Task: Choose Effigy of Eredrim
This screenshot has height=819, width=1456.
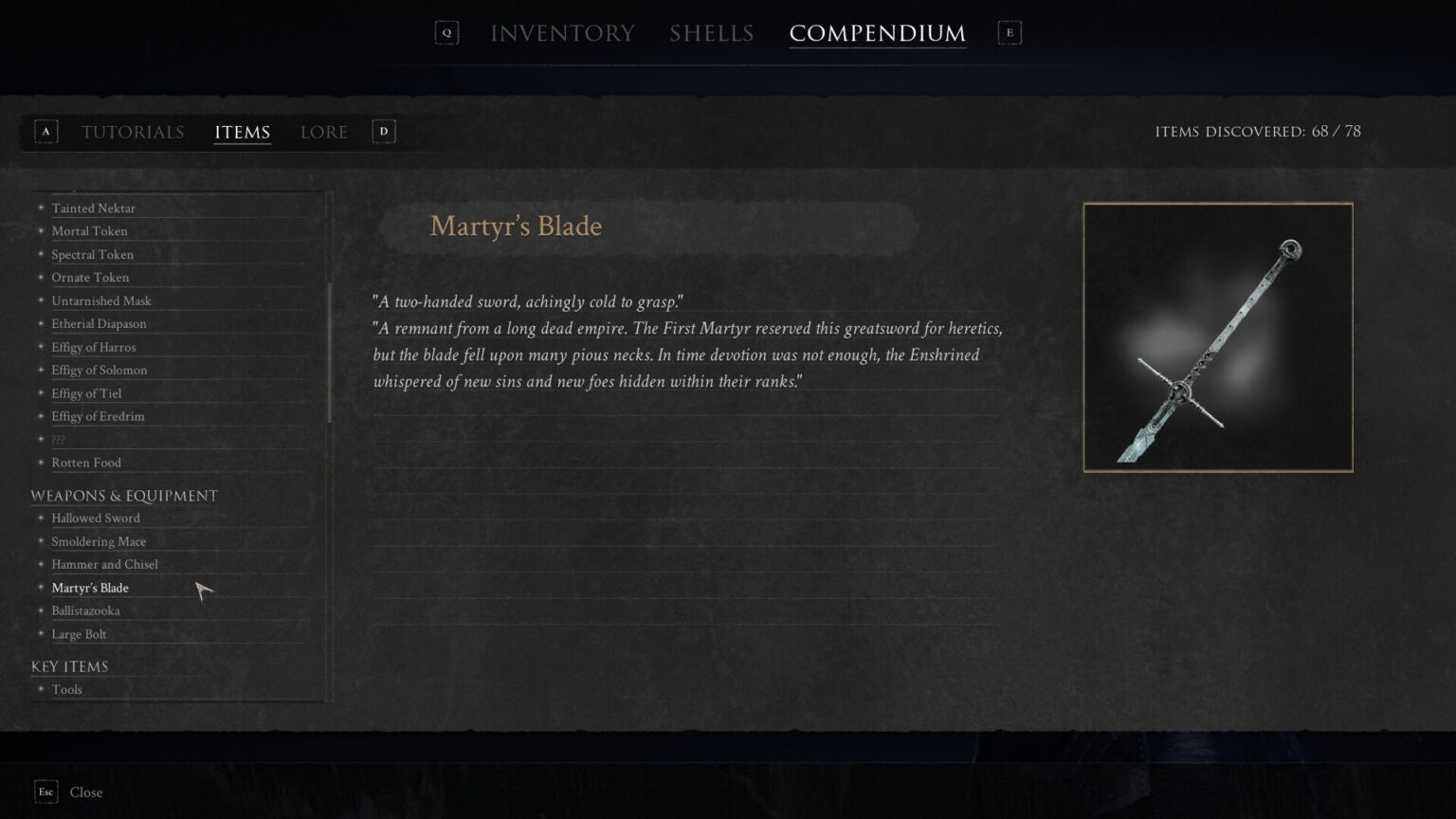Action: pyautogui.click(x=98, y=416)
